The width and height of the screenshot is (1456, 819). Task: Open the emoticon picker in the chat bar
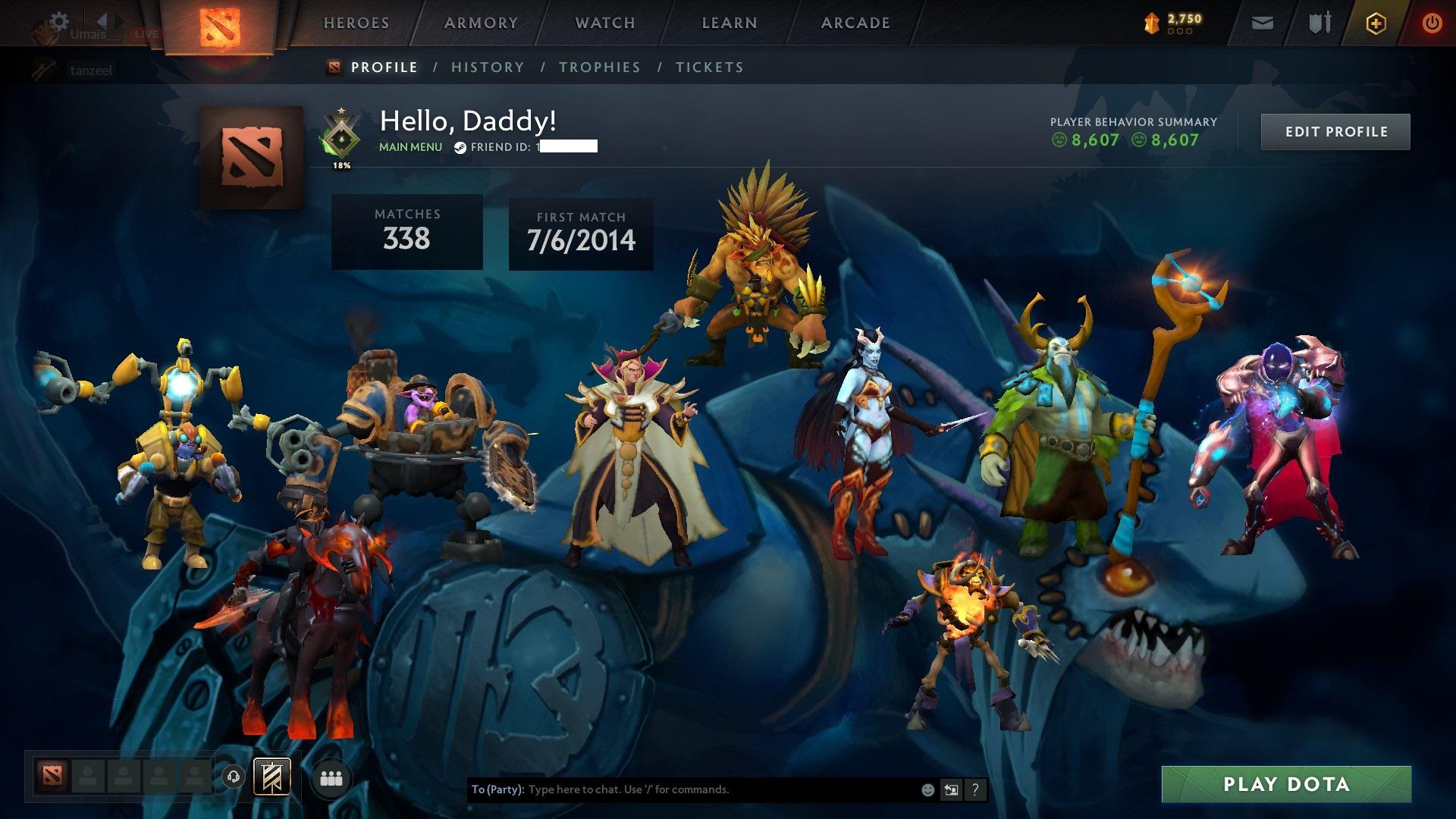(927, 789)
